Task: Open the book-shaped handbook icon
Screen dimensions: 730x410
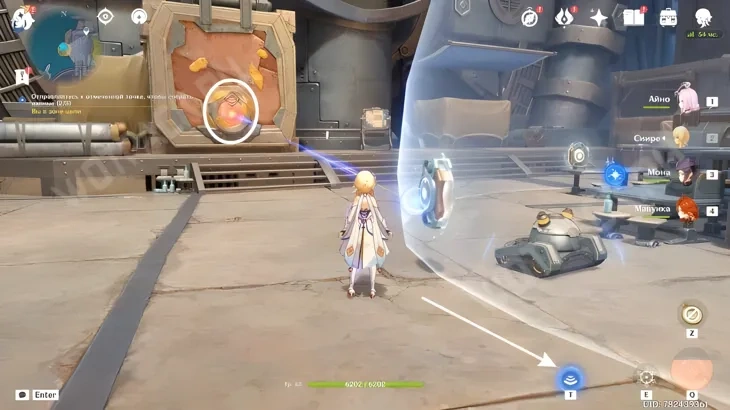Action: [x=633, y=17]
